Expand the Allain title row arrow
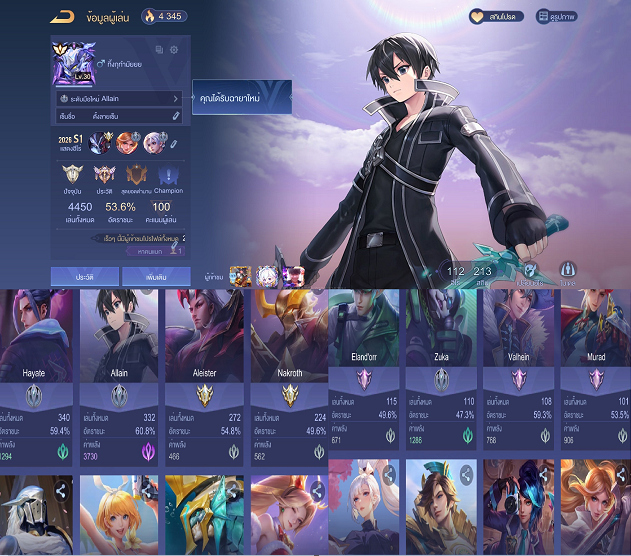Image resolution: width=631 pixels, height=556 pixels. pyautogui.click(x=176, y=99)
